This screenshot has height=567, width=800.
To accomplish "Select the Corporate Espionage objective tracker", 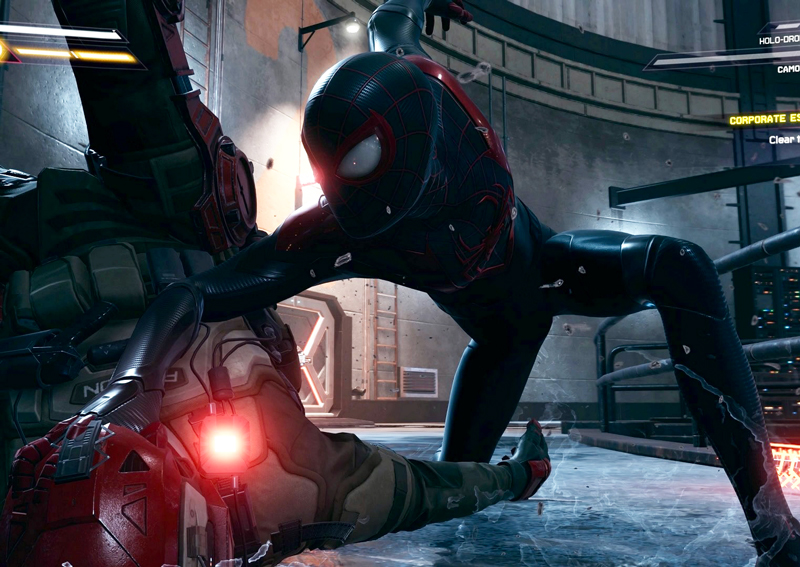I will click(x=764, y=120).
